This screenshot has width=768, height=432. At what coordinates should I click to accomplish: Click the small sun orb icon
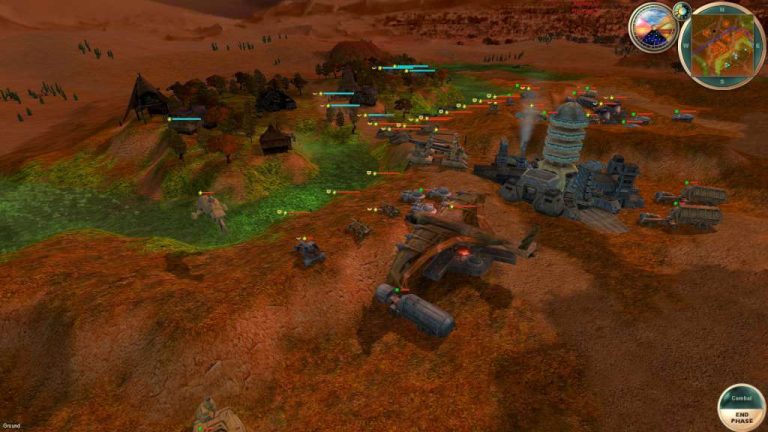[x=683, y=12]
